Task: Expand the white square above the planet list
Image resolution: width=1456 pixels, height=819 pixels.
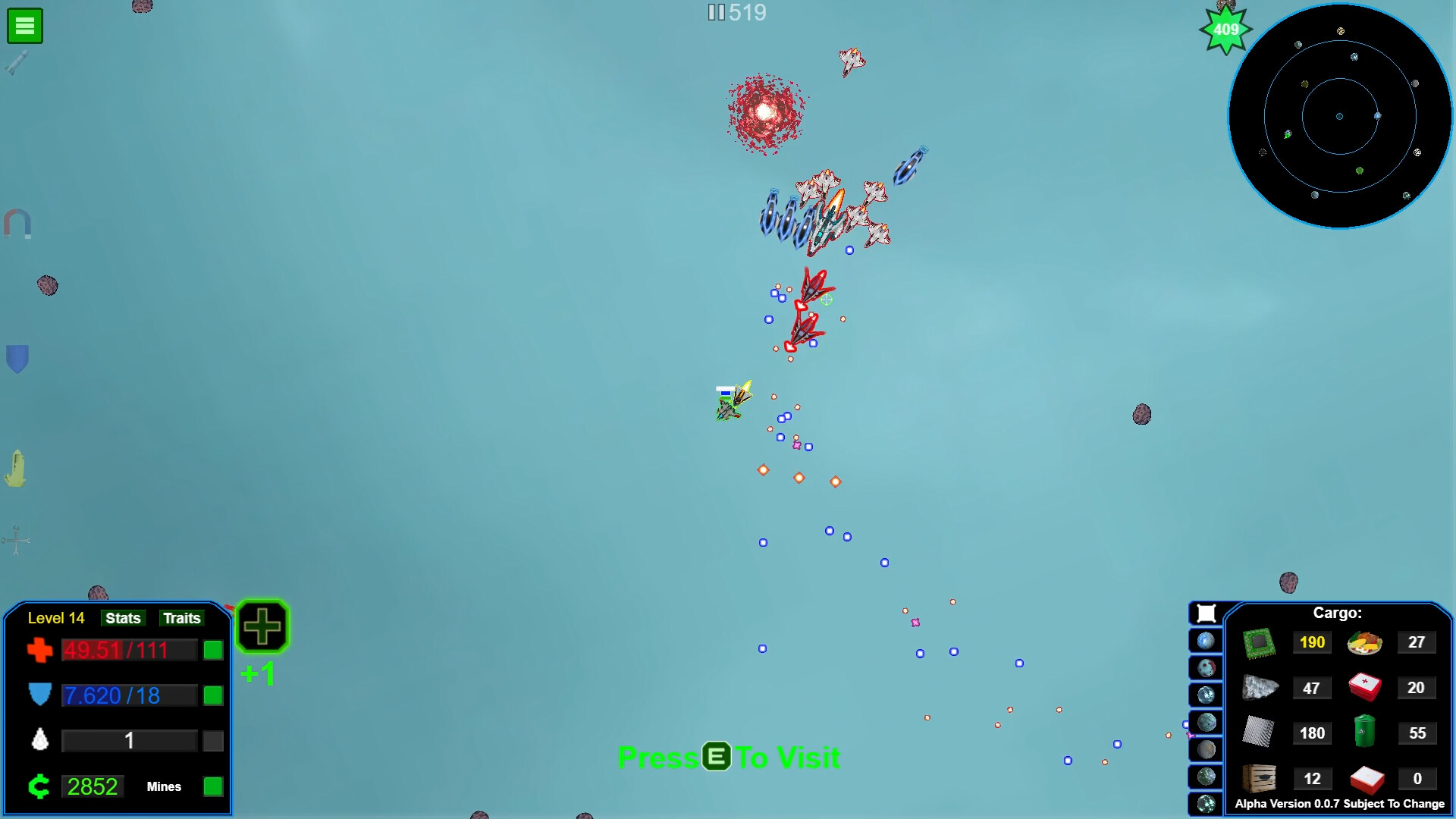Action: (1206, 613)
